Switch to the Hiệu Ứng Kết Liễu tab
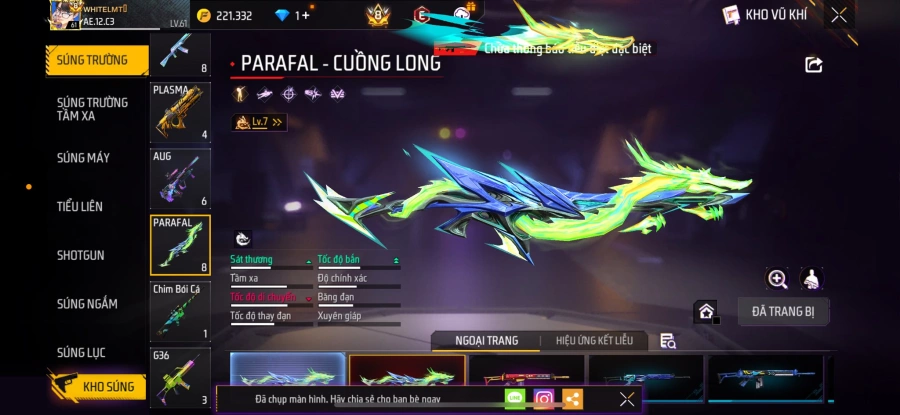This screenshot has height=415, width=900. tap(594, 341)
